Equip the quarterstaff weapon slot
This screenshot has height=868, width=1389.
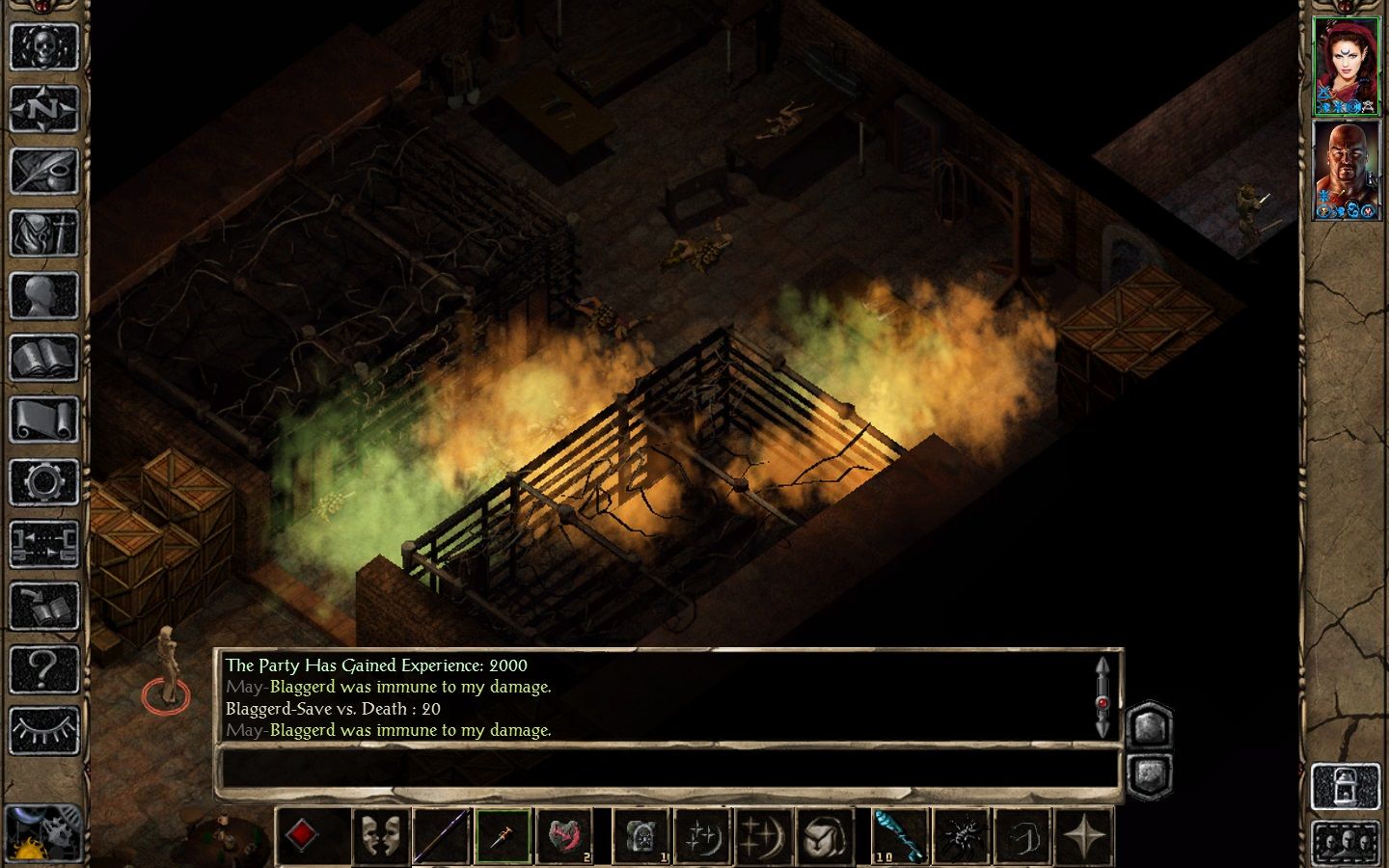pyautogui.click(x=441, y=835)
